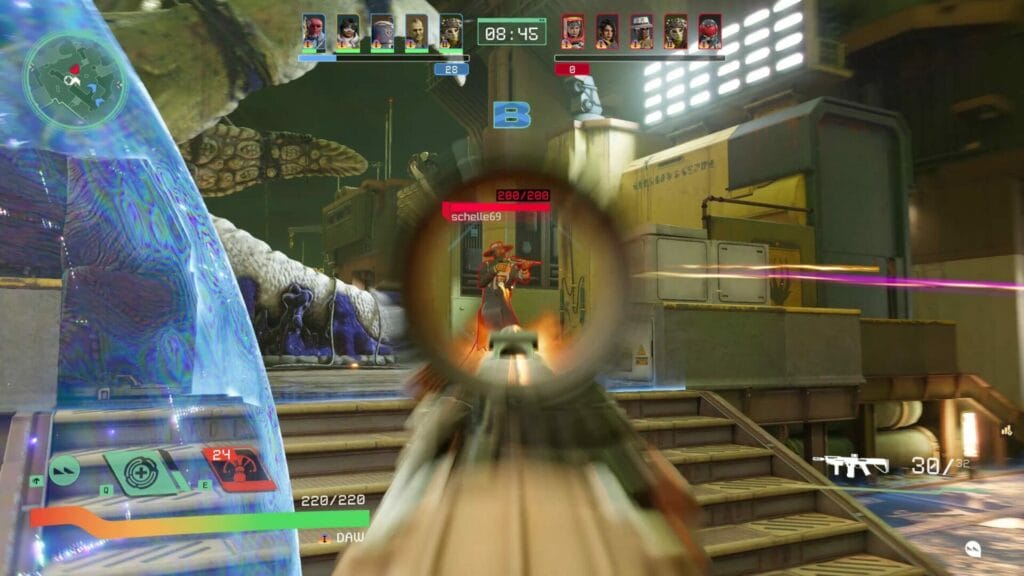1024x576 pixels.
Task: Open the chat speech bubble icon
Action: 973,547
